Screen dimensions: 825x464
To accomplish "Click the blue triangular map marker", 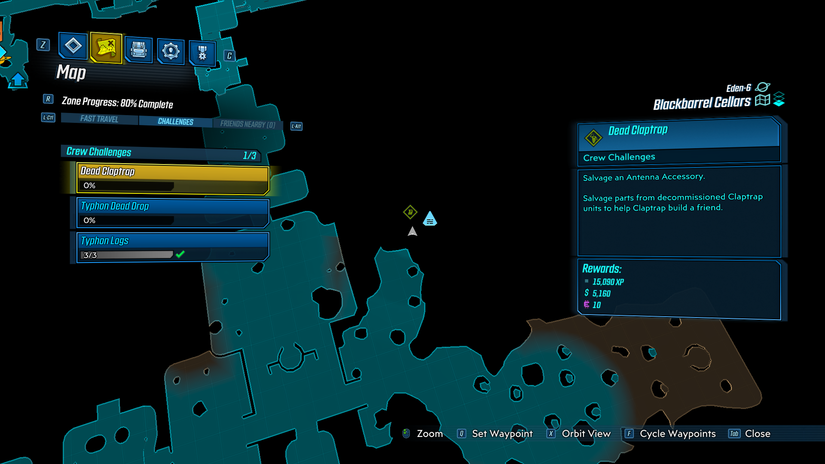I will coord(429,218).
